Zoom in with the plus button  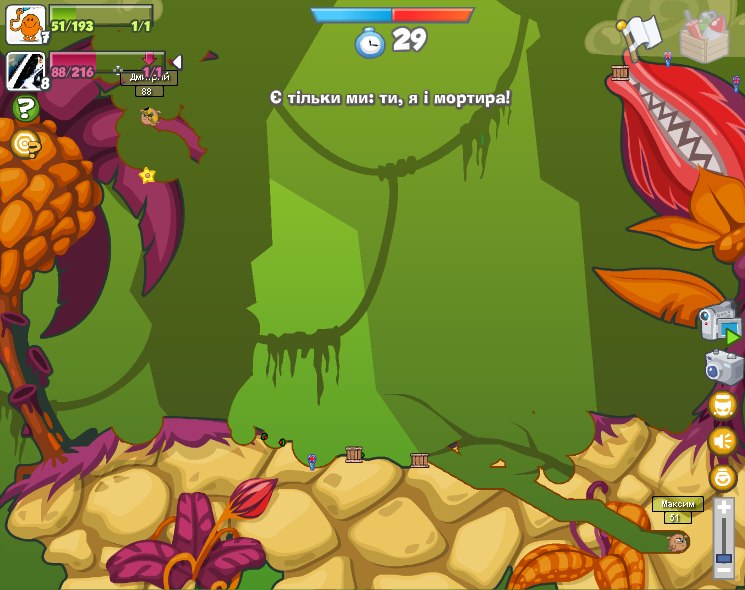(723, 509)
